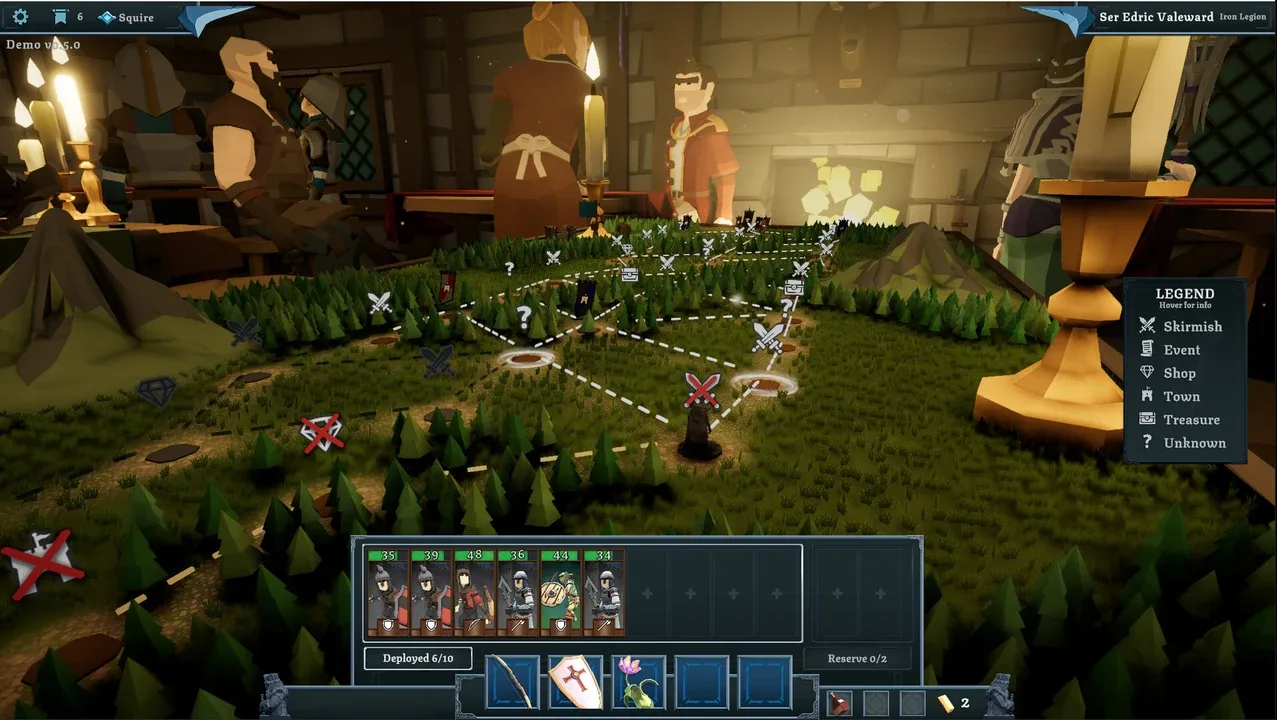1277x720 pixels.
Task: Show info for the Town legend entry
Action: 1181,396
